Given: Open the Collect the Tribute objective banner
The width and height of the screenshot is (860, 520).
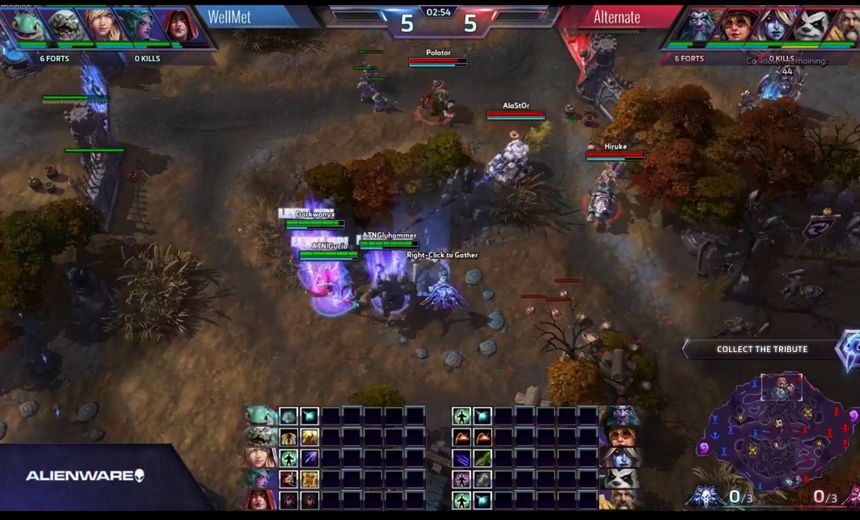Looking at the screenshot, I should 762,349.
